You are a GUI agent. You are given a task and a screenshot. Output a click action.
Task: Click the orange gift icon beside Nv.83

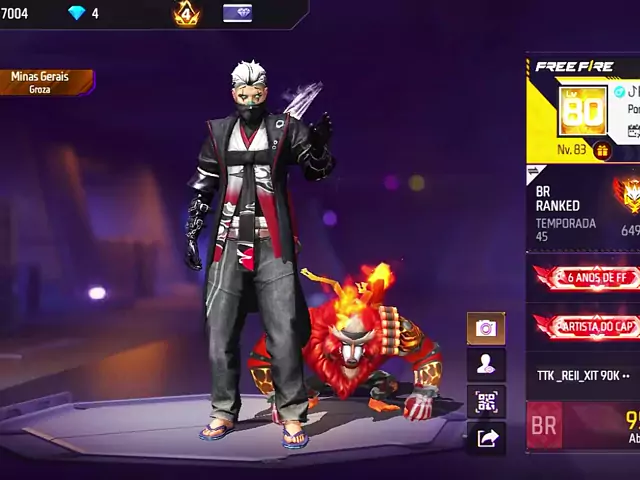coord(602,150)
